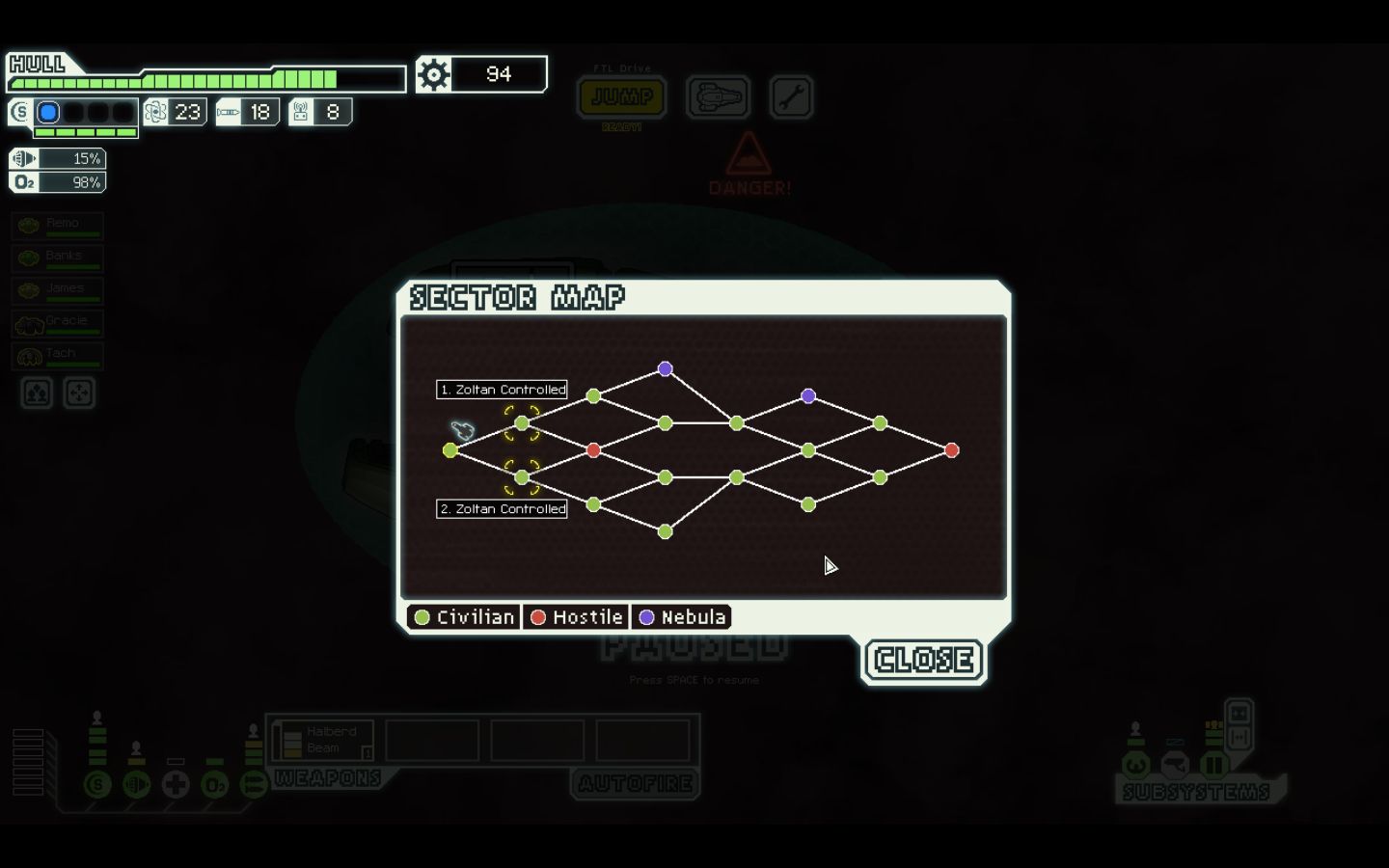The height and width of the screenshot is (868, 1389).
Task: Click the save crew positions icon
Action: point(36,393)
